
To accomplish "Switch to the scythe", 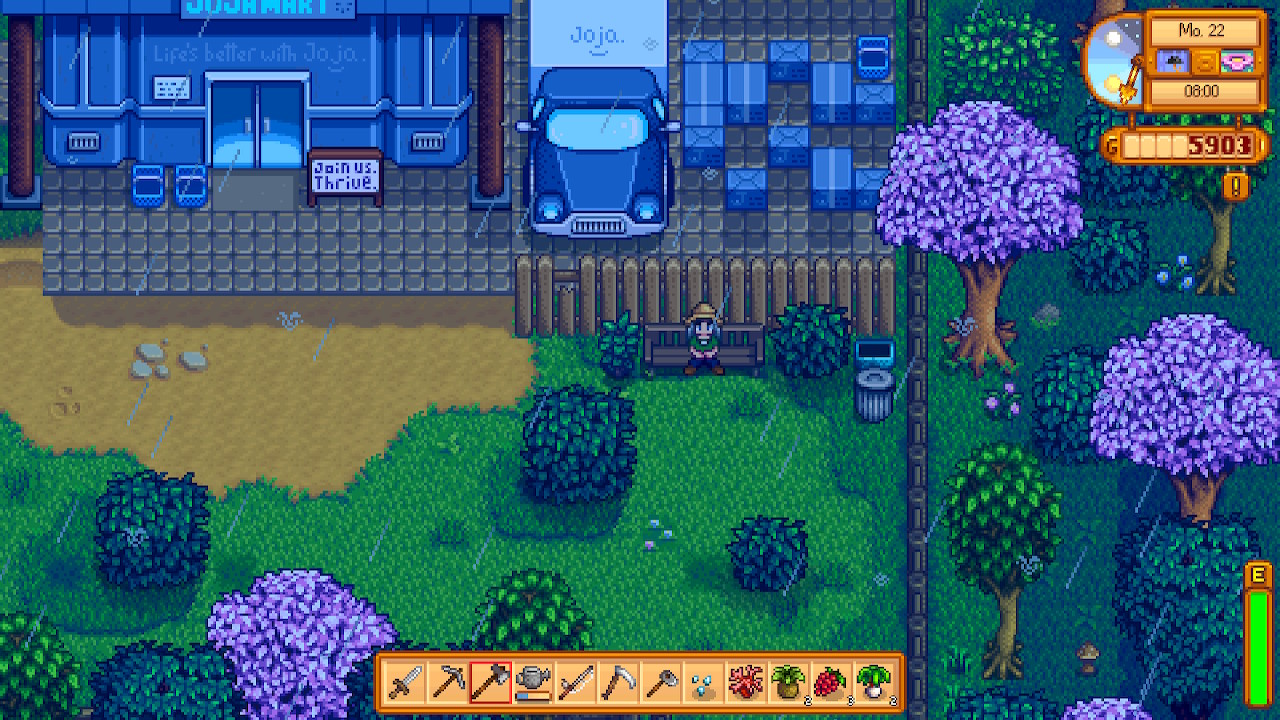I will click(x=618, y=683).
